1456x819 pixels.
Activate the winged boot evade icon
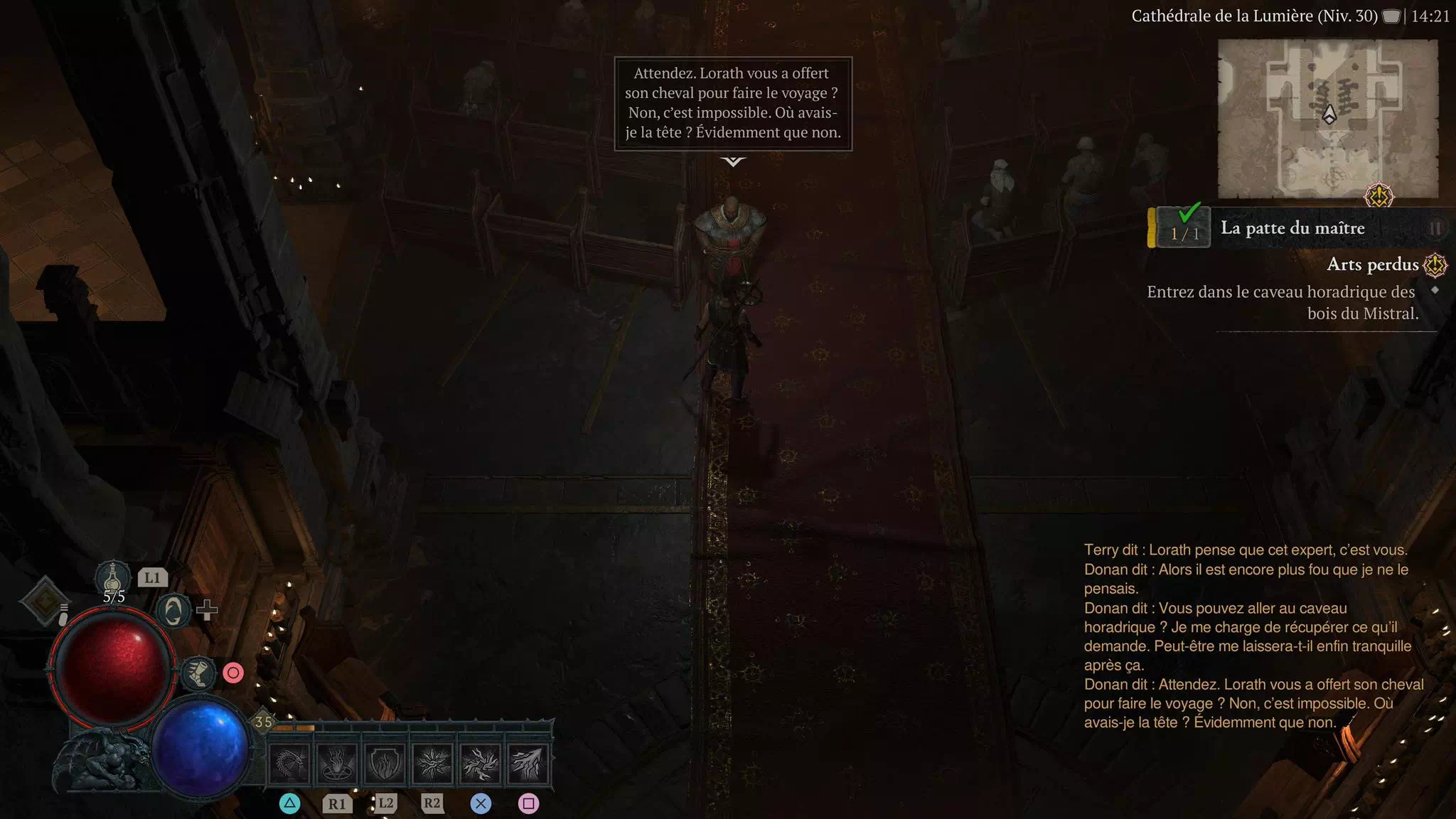[198, 673]
